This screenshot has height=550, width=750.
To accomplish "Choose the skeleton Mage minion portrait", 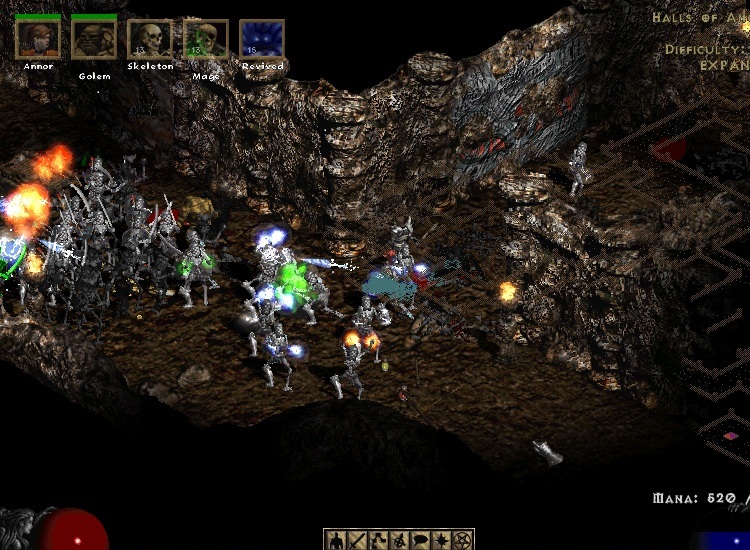I will (206, 39).
